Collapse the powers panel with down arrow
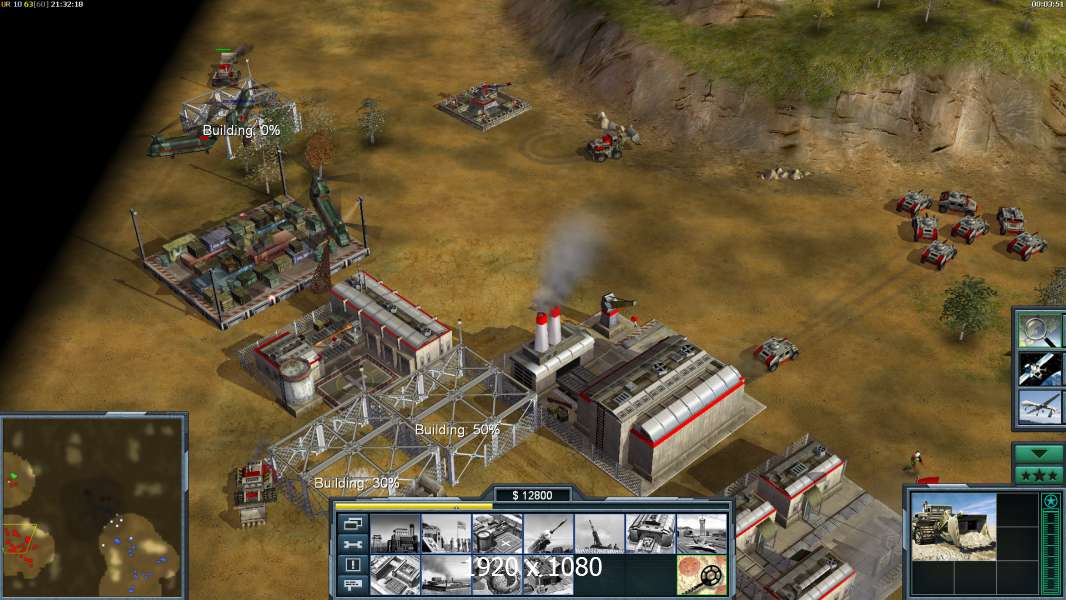The height and width of the screenshot is (600, 1066). click(x=1038, y=454)
